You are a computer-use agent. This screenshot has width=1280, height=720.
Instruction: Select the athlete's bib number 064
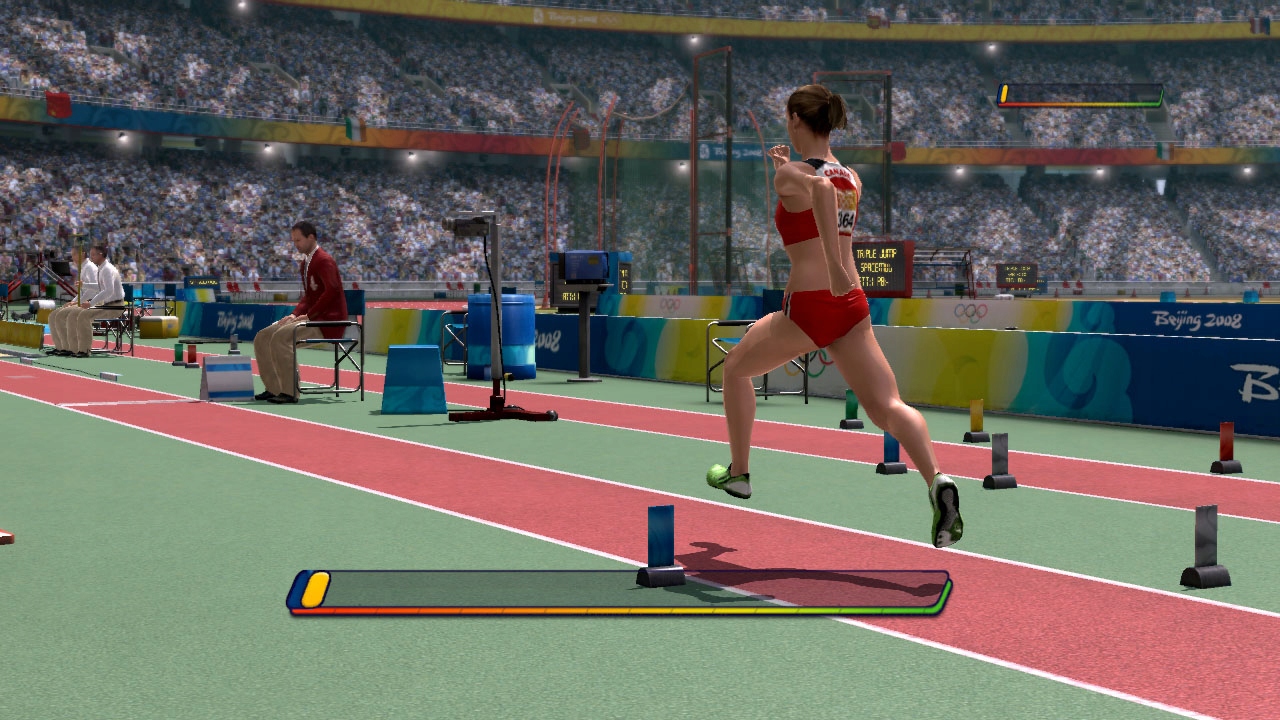[x=846, y=218]
